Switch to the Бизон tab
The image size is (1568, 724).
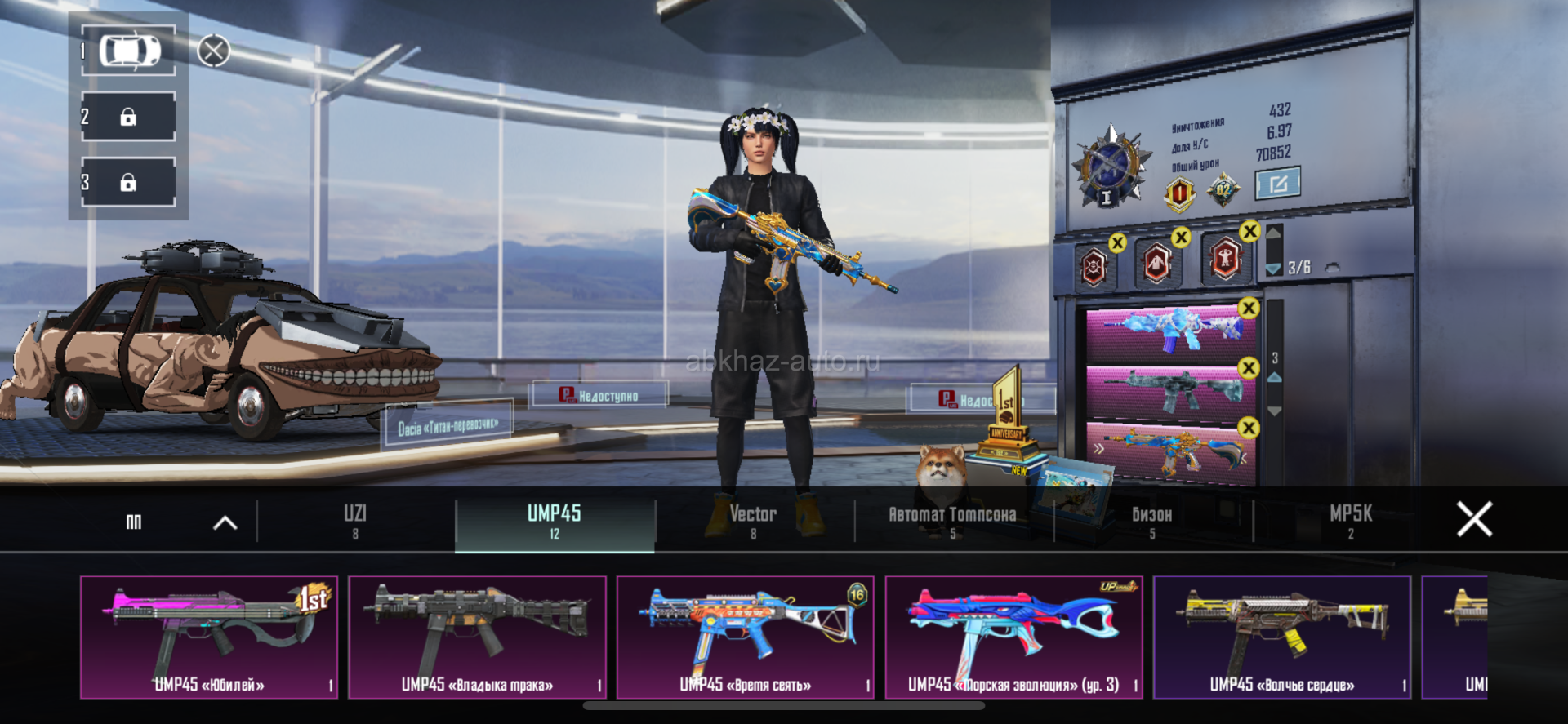pos(1151,521)
